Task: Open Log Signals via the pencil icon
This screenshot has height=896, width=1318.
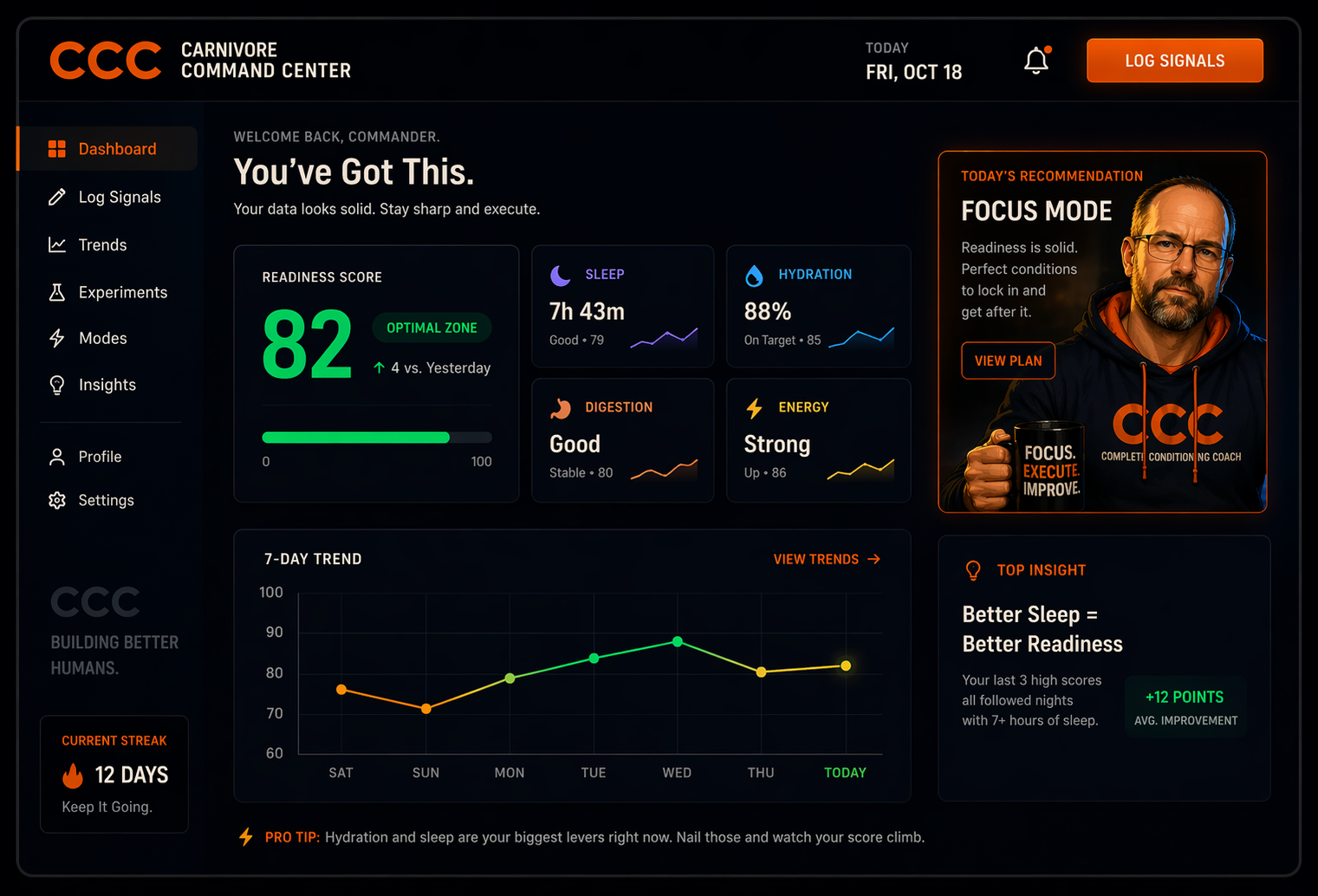Action: point(56,197)
